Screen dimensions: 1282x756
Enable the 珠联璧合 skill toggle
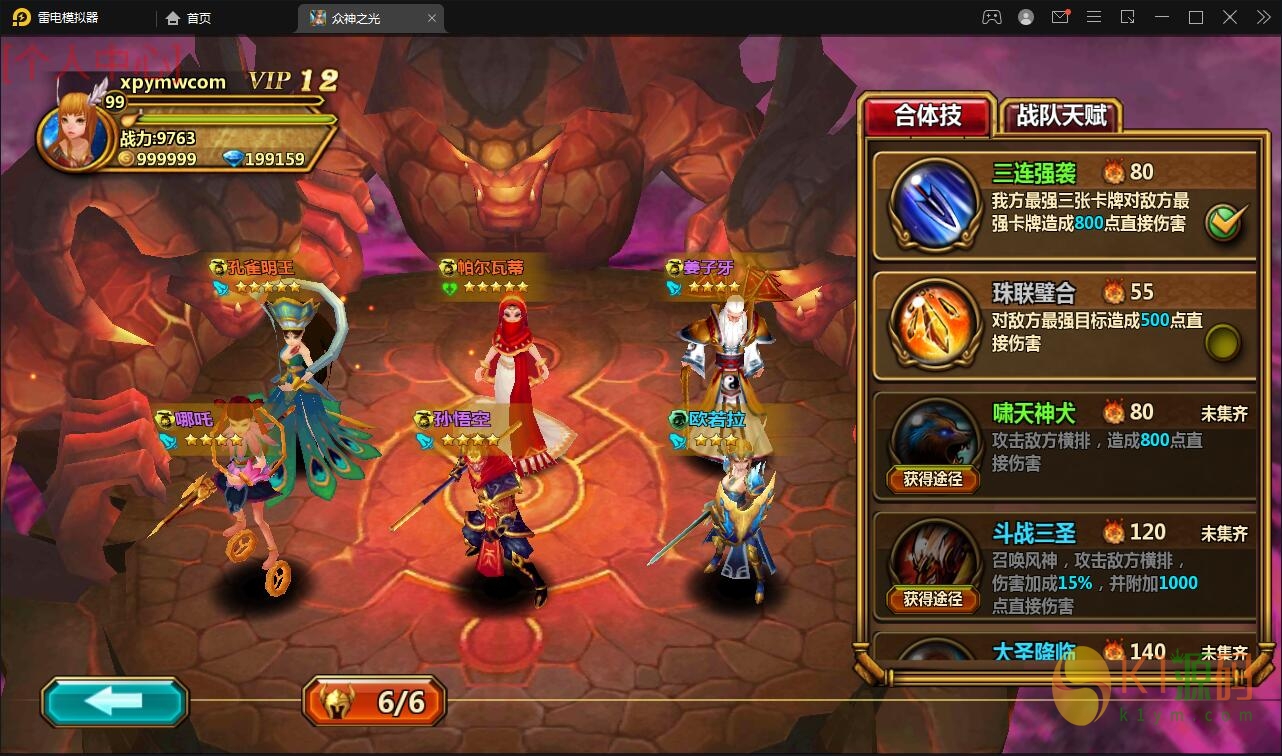pyautogui.click(x=1222, y=343)
